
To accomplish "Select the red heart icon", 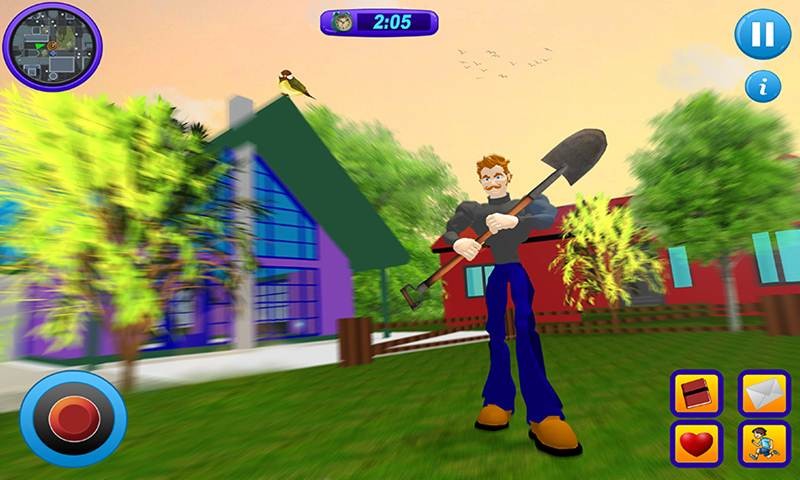I will coord(697,442).
